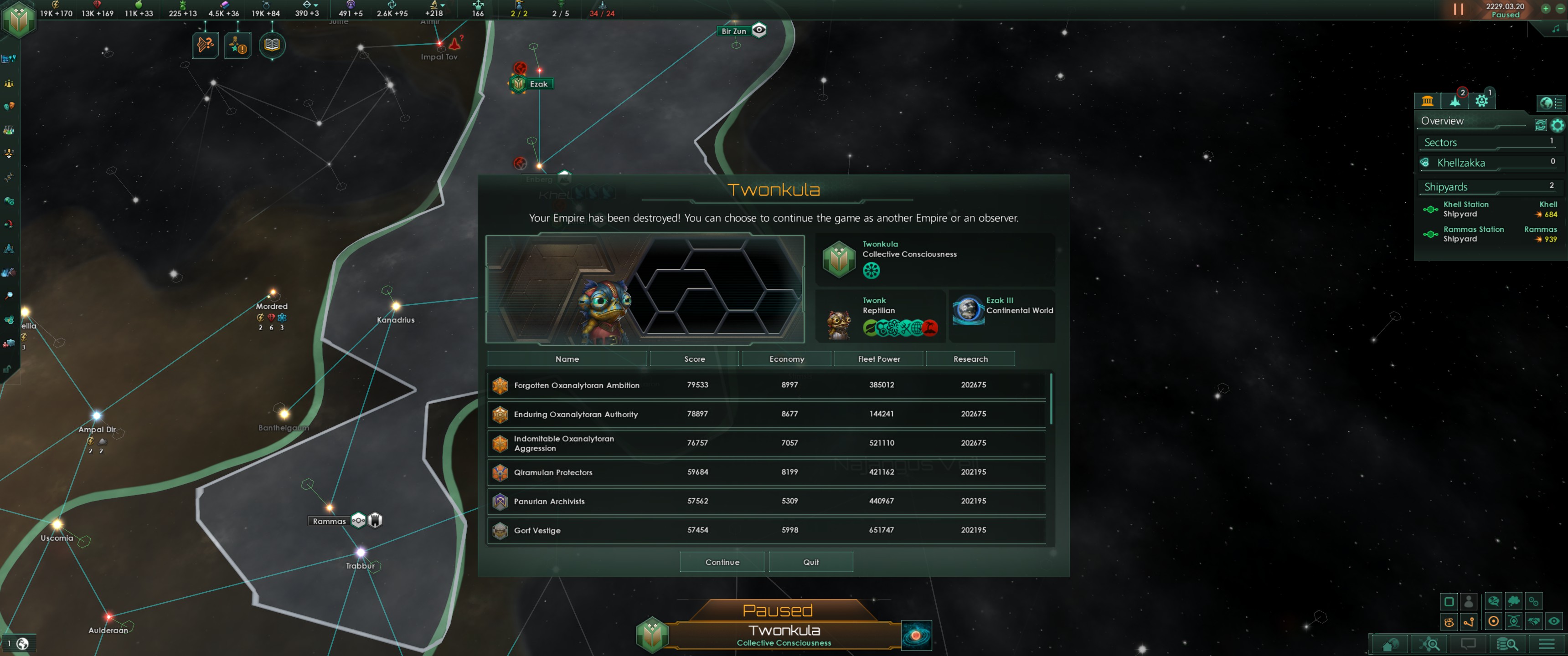Open the Leaders panel icon
The width and height of the screenshot is (1568, 656).
click(9, 154)
